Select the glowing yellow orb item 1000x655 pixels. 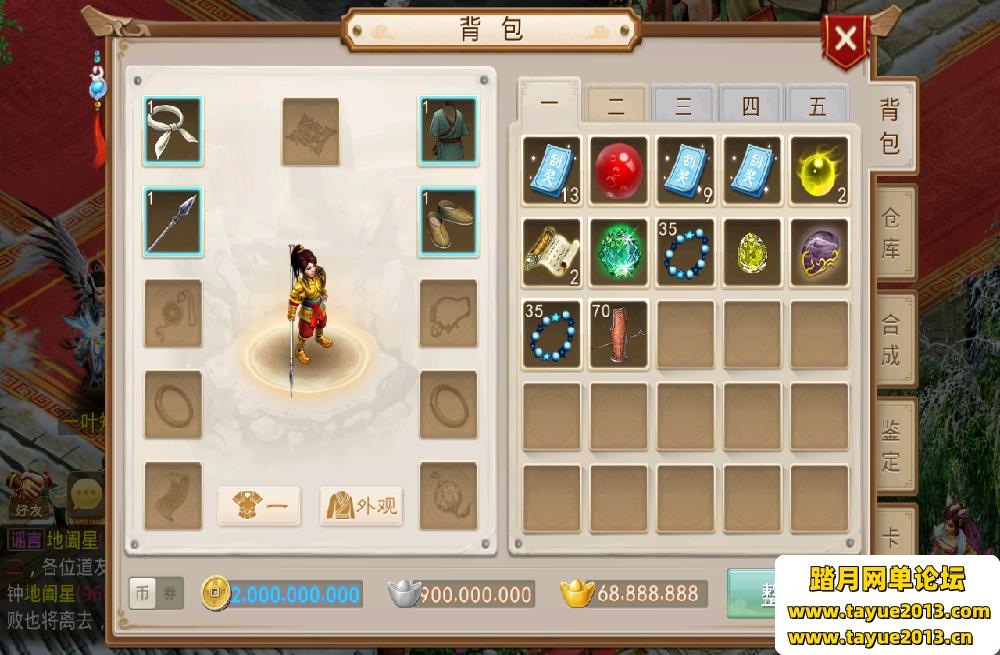tap(819, 169)
